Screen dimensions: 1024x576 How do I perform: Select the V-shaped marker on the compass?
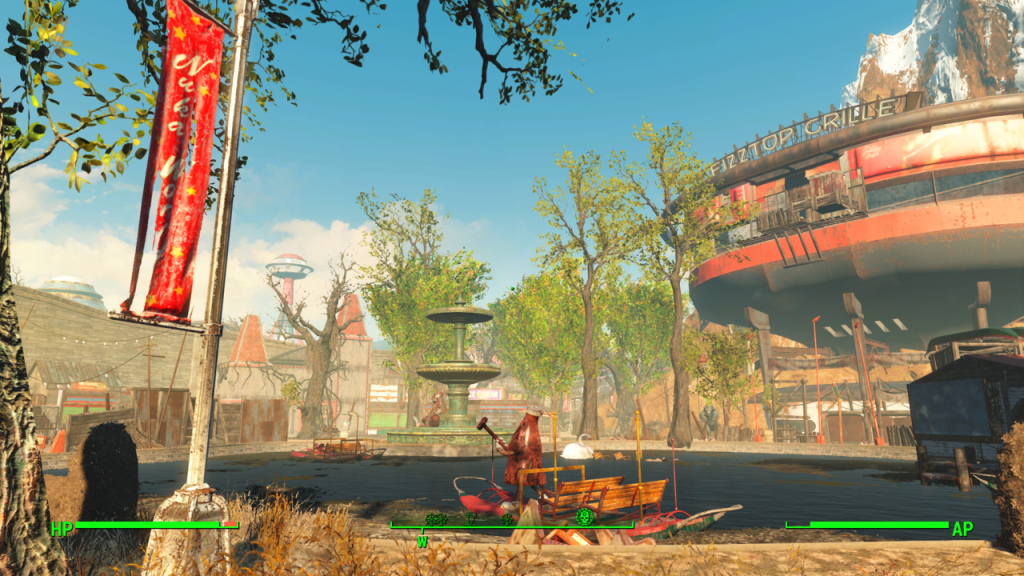(471, 519)
